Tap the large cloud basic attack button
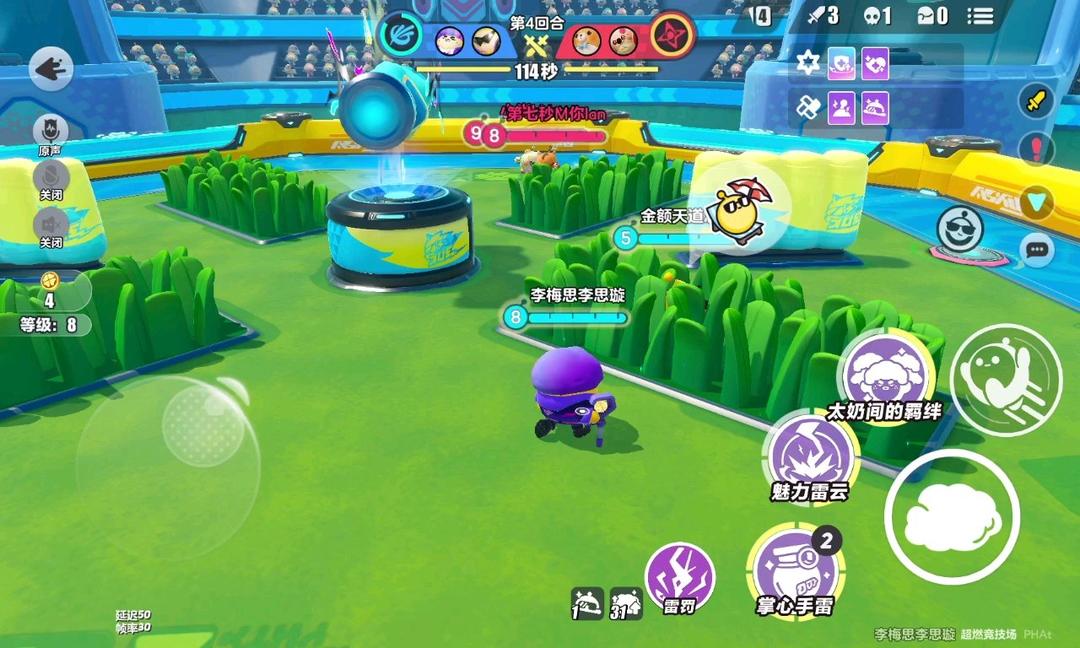The image size is (1080, 648). click(x=951, y=517)
